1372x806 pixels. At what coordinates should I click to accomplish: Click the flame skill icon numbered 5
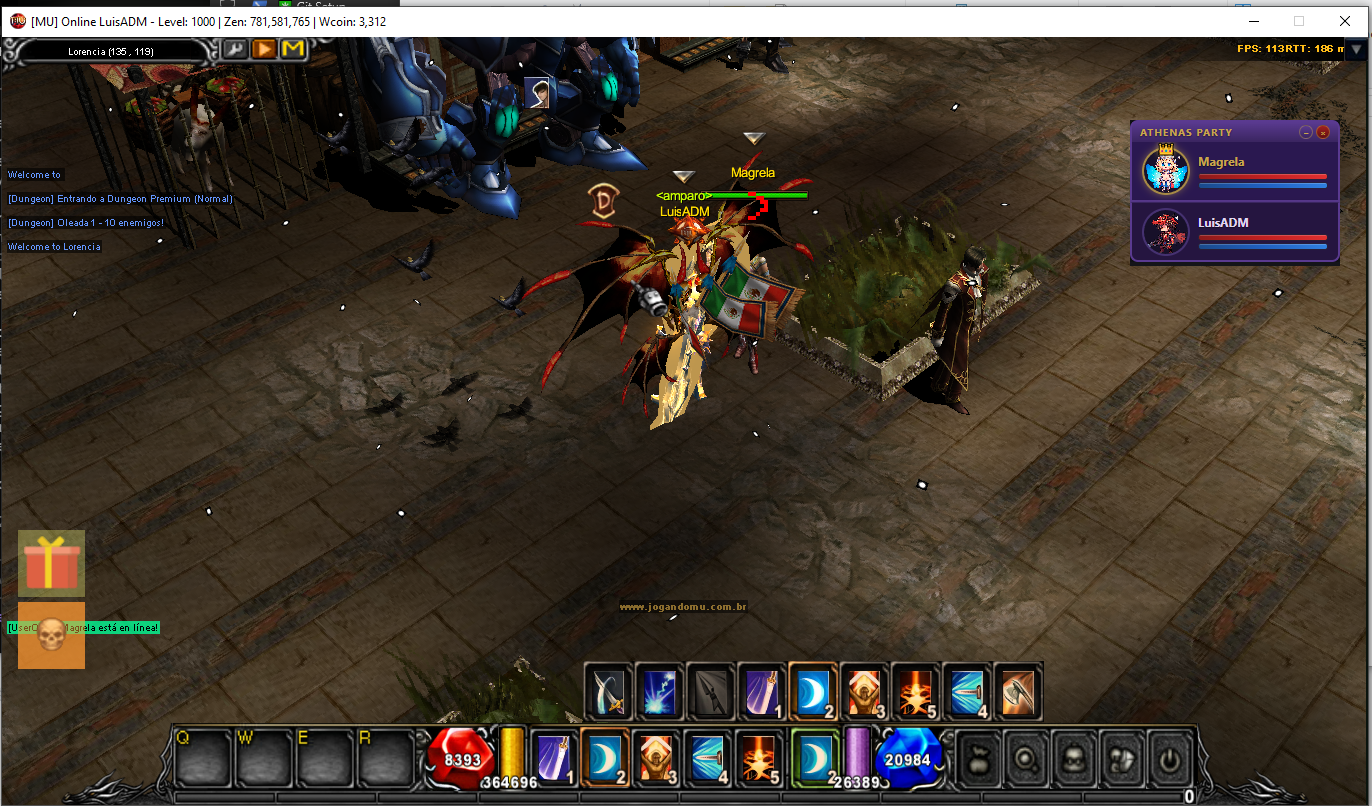point(914,691)
